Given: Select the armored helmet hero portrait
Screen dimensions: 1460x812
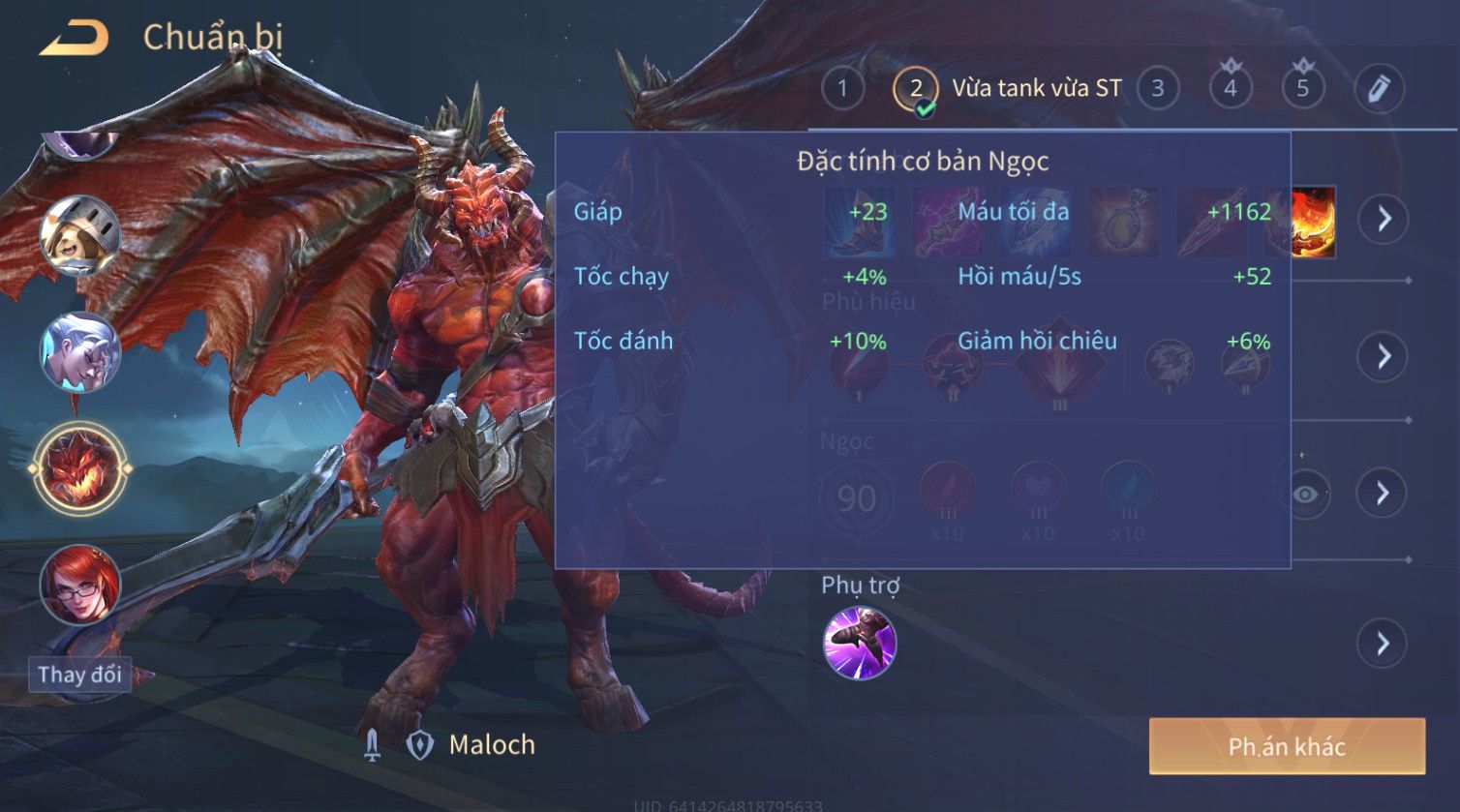Looking at the screenshot, I should click(79, 235).
